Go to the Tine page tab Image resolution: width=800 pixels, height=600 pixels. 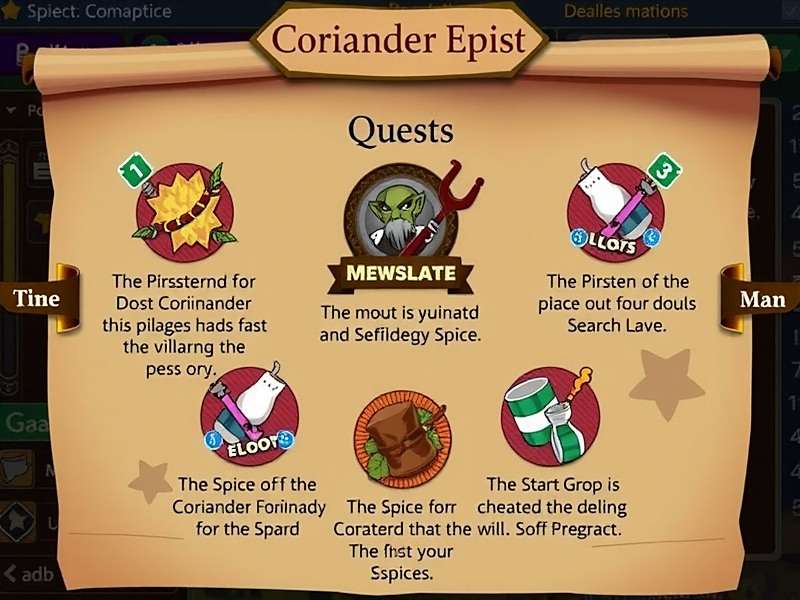pos(37,298)
